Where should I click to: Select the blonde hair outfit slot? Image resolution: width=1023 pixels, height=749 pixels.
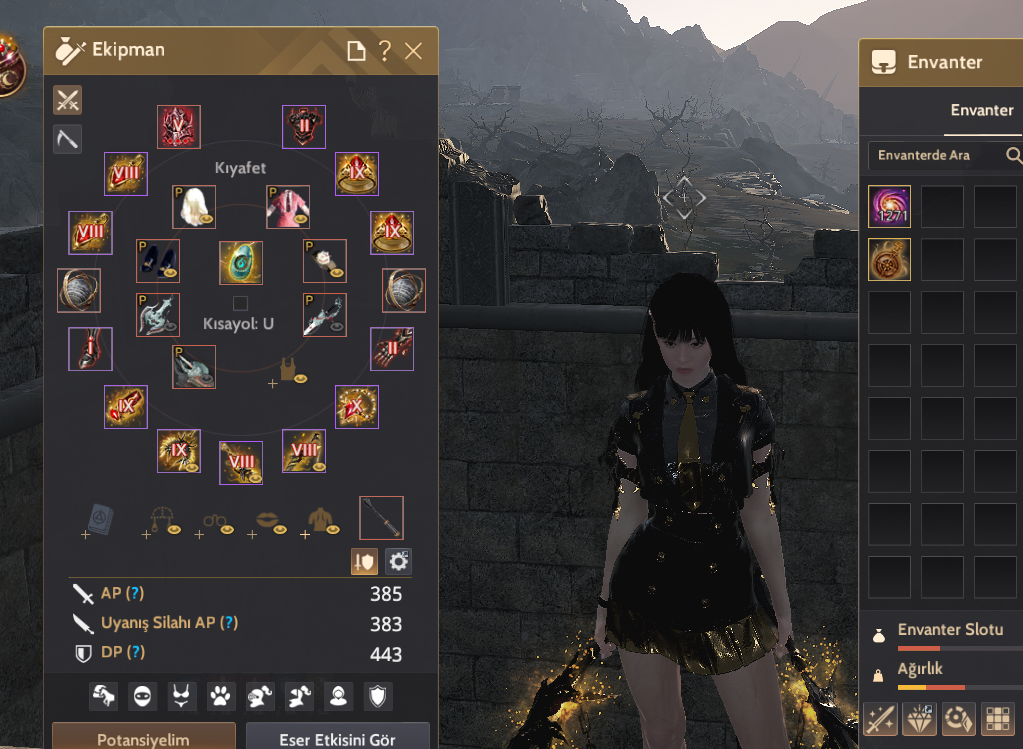click(x=193, y=207)
